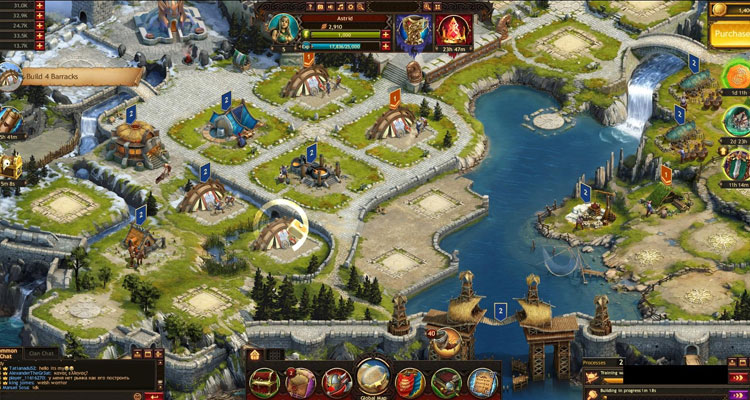Click the Purchase button
The width and height of the screenshot is (750, 400).
click(729, 34)
